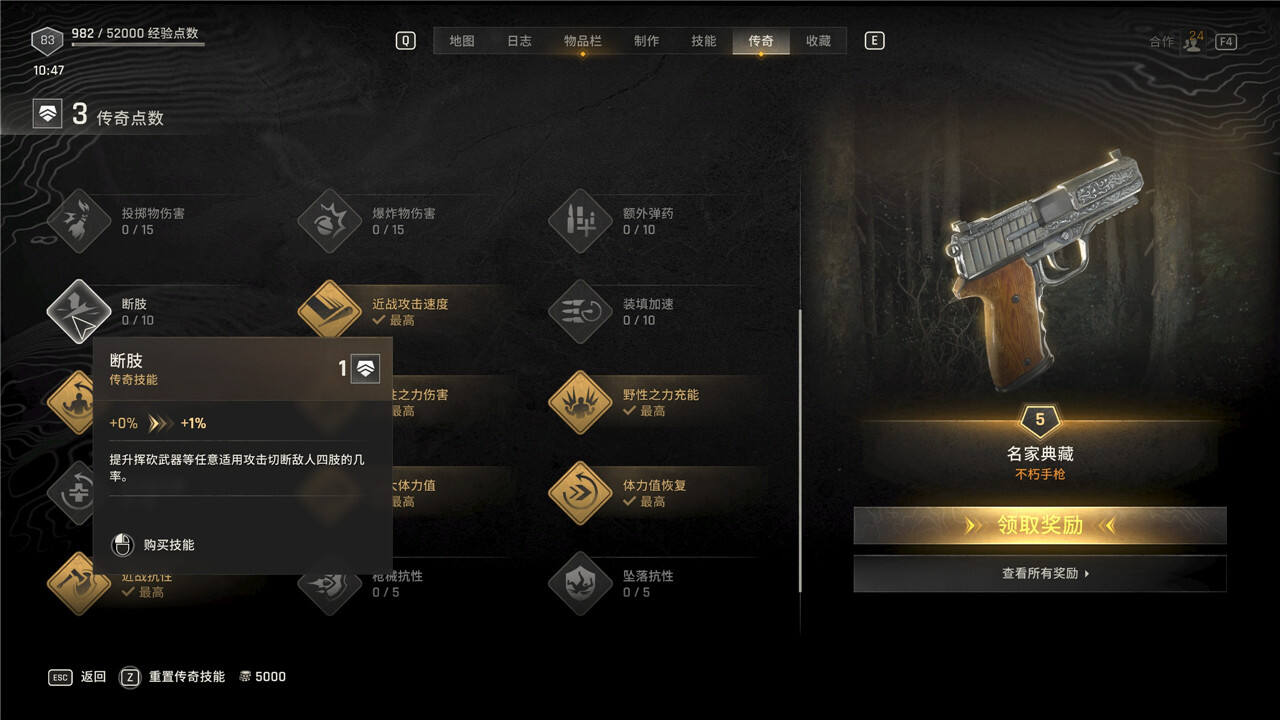Choose the 野性之力充能 skill
1280x720 pixels.
[x=580, y=402]
